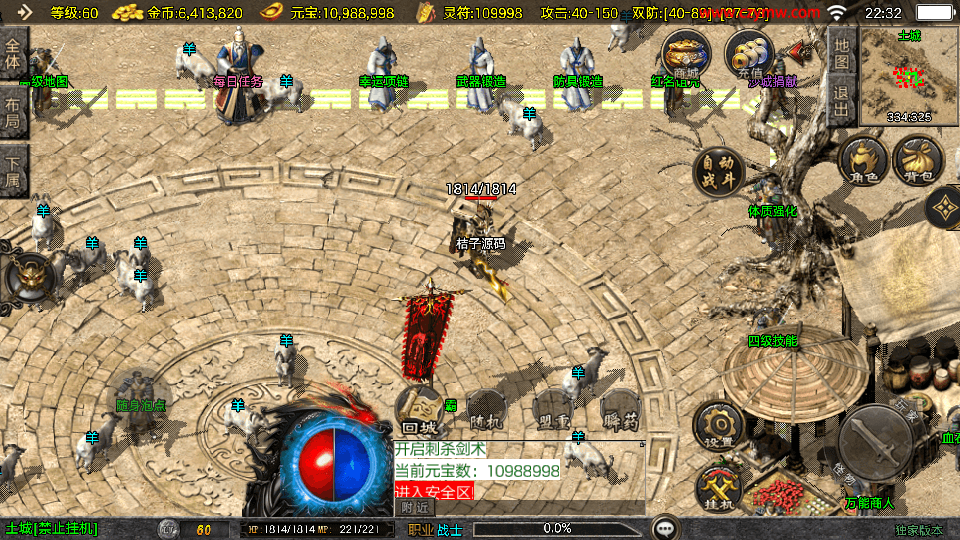Open the 角色 character sheet
The height and width of the screenshot is (540, 960).
pyautogui.click(x=864, y=163)
